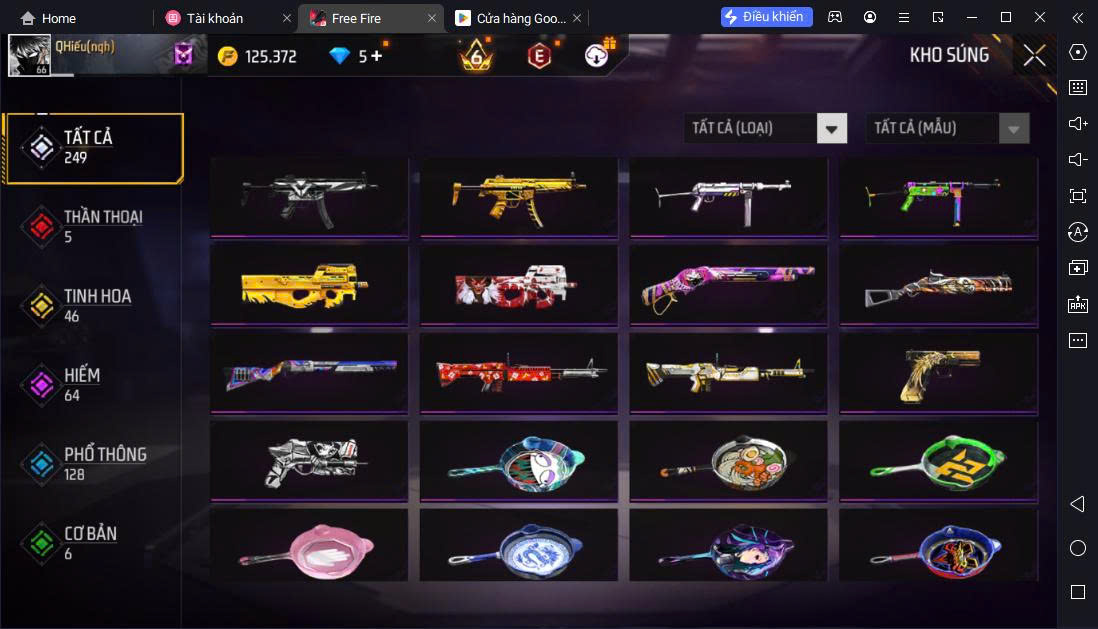The height and width of the screenshot is (629, 1098).
Task: Open the player profile avatar QHiếu
Action: pyautogui.click(x=30, y=56)
